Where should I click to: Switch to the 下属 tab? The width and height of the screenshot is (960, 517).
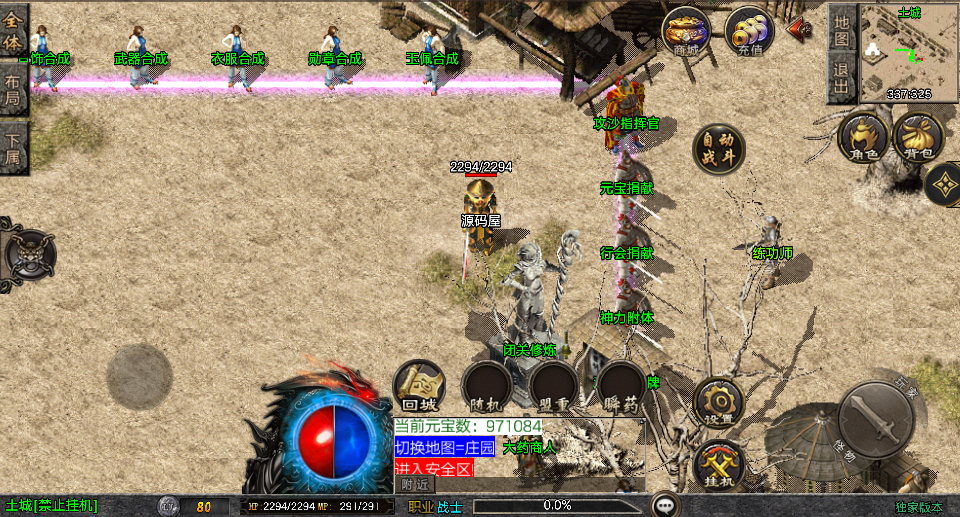click(13, 150)
